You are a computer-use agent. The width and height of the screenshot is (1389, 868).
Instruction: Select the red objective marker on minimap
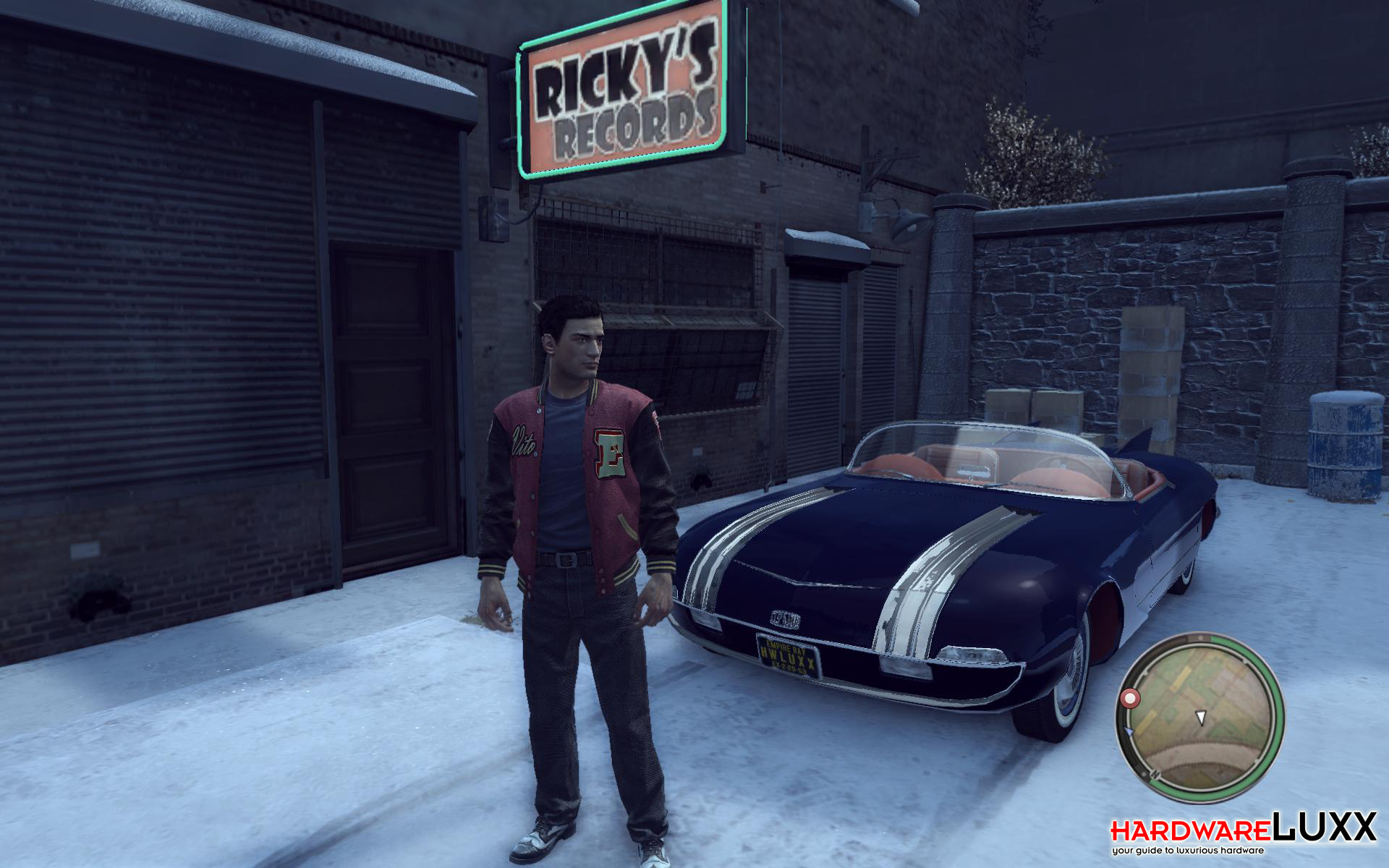coord(1130,698)
